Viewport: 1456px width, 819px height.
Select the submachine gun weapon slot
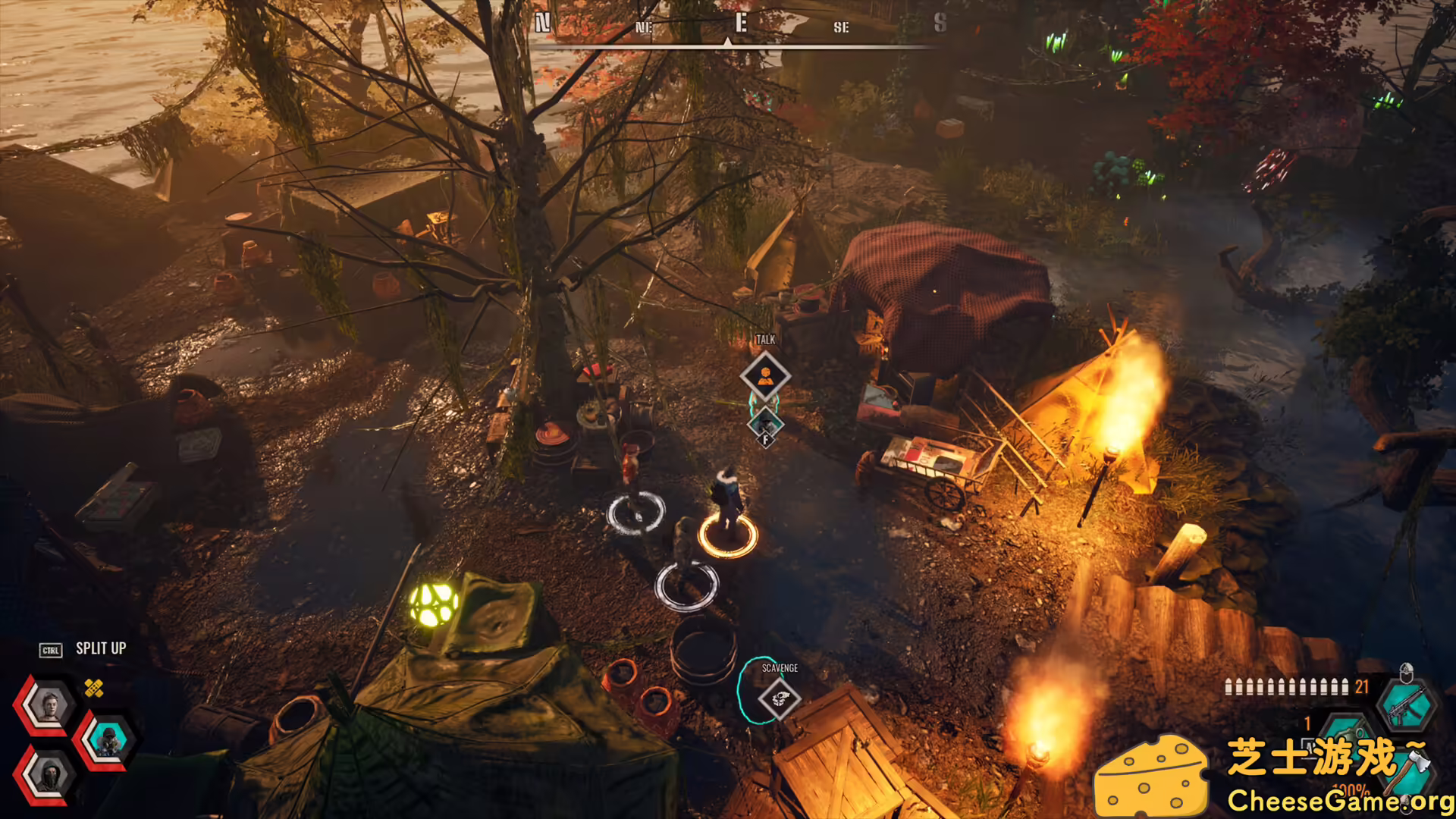[x=1407, y=707]
